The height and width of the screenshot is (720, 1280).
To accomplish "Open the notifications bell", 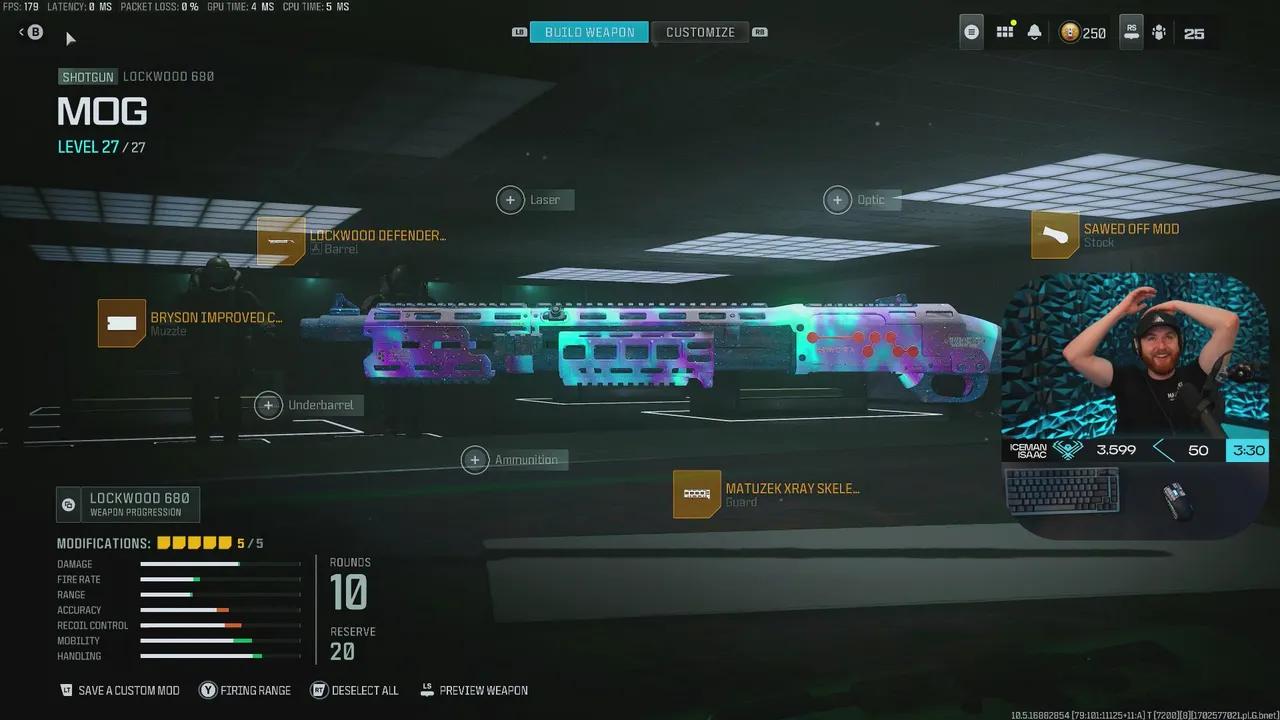I will pos(1034,32).
